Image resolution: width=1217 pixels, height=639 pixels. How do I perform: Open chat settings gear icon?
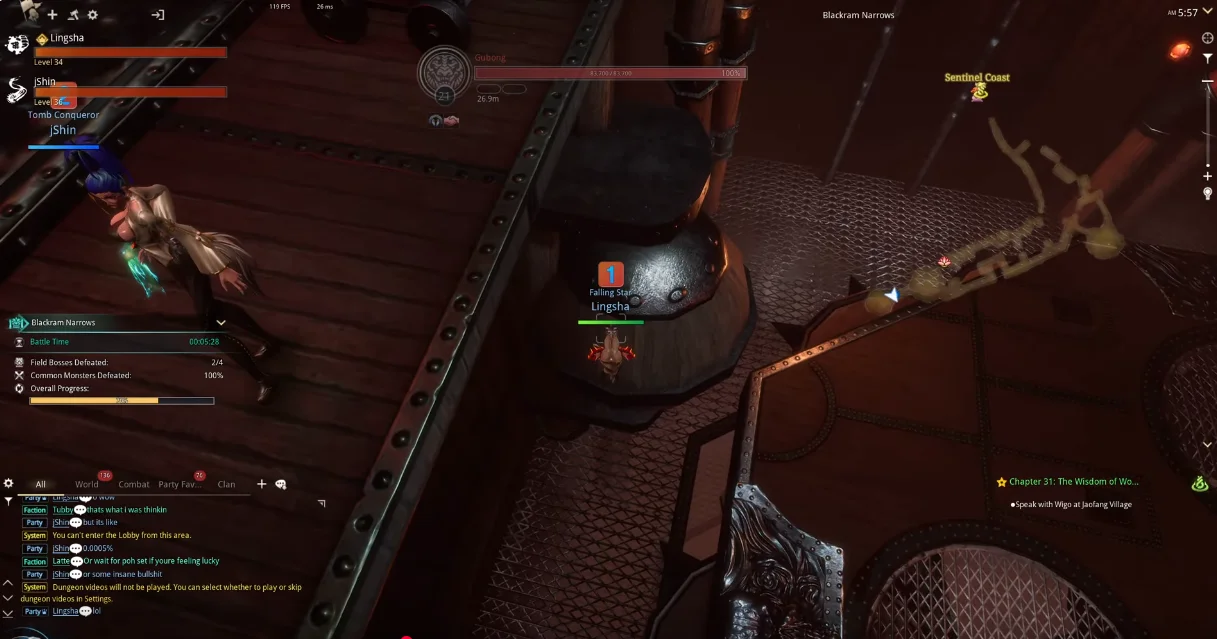(9, 484)
